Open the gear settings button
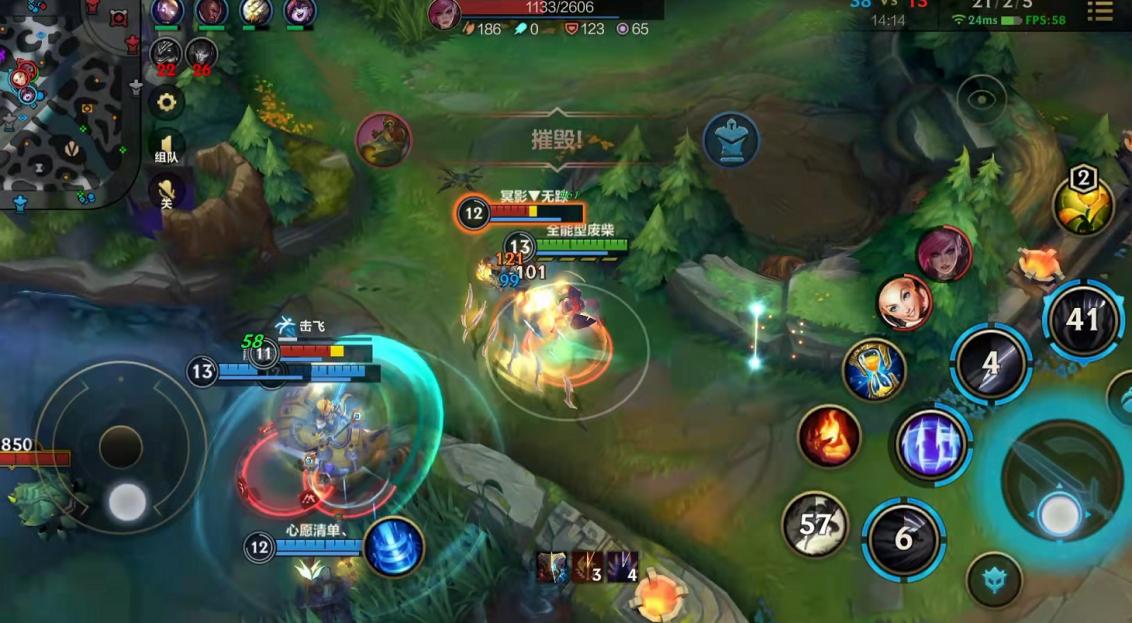The image size is (1132, 623). coord(166,101)
